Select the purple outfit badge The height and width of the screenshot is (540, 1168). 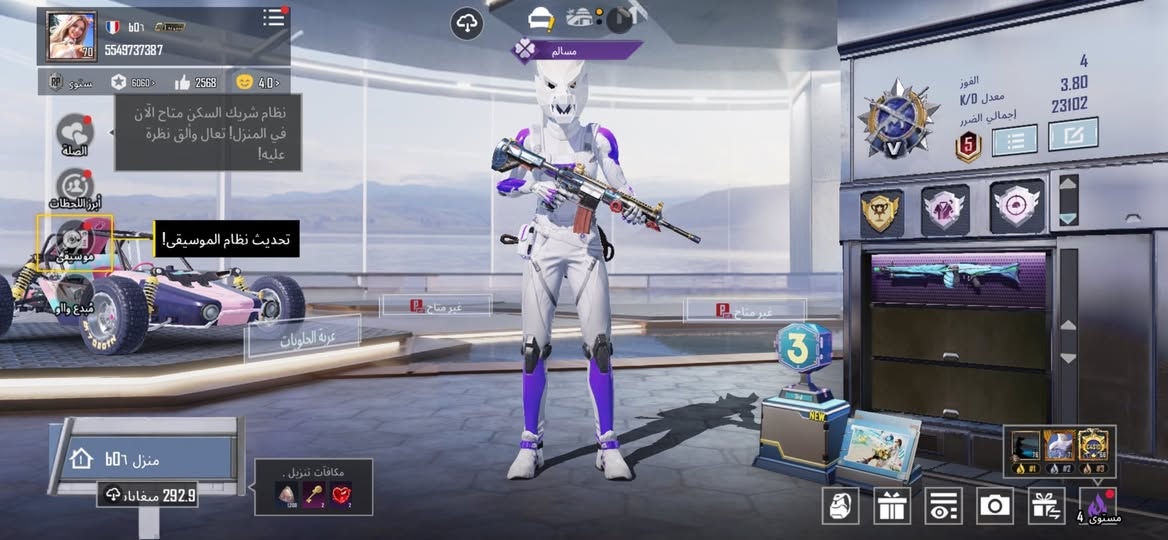[945, 208]
